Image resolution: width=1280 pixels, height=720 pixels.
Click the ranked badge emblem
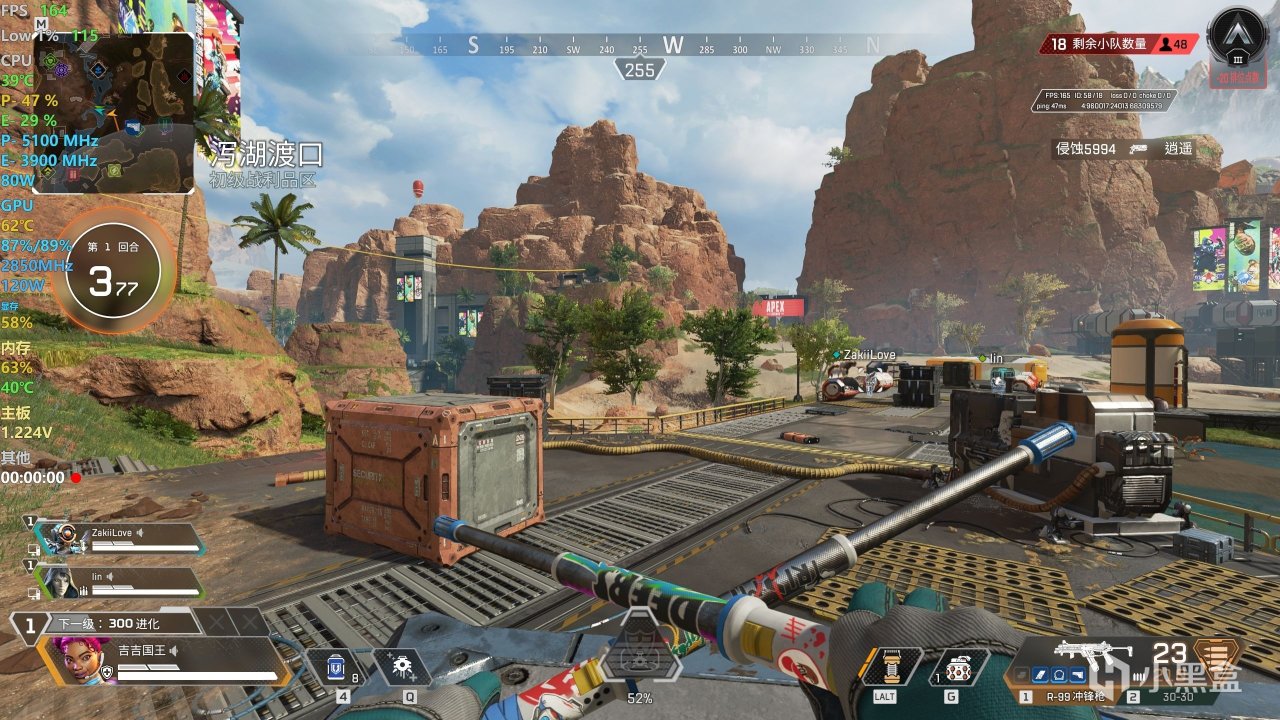1238,38
